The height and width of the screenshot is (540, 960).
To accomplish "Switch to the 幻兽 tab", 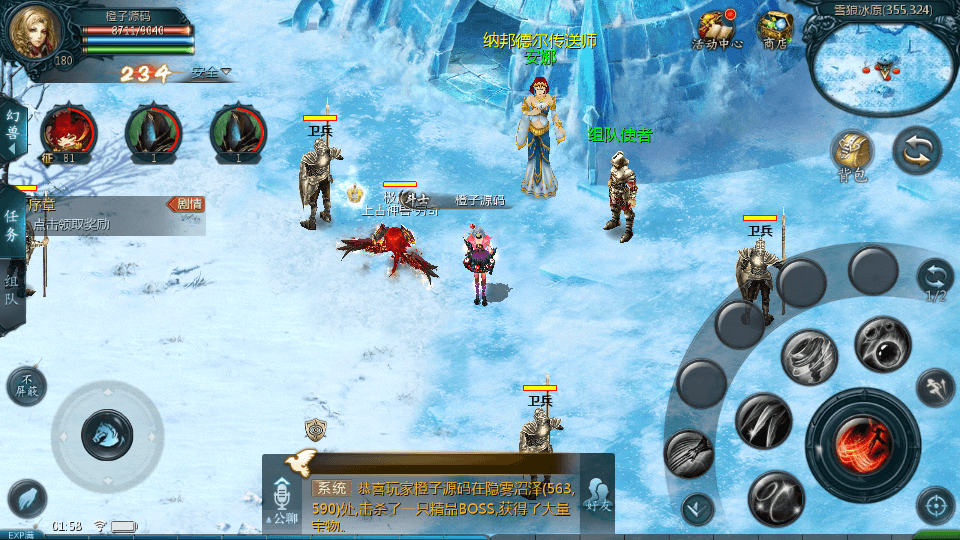I will (13, 127).
